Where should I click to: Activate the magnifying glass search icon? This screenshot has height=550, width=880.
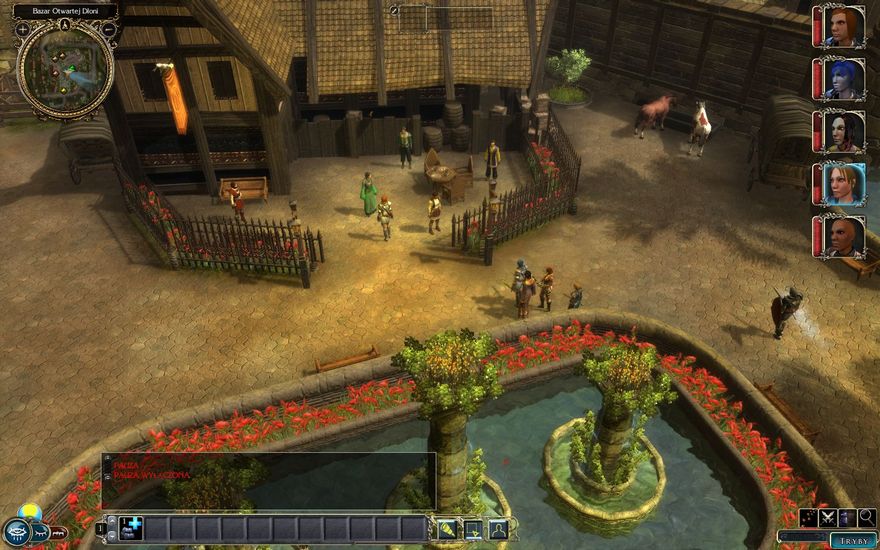click(866, 518)
